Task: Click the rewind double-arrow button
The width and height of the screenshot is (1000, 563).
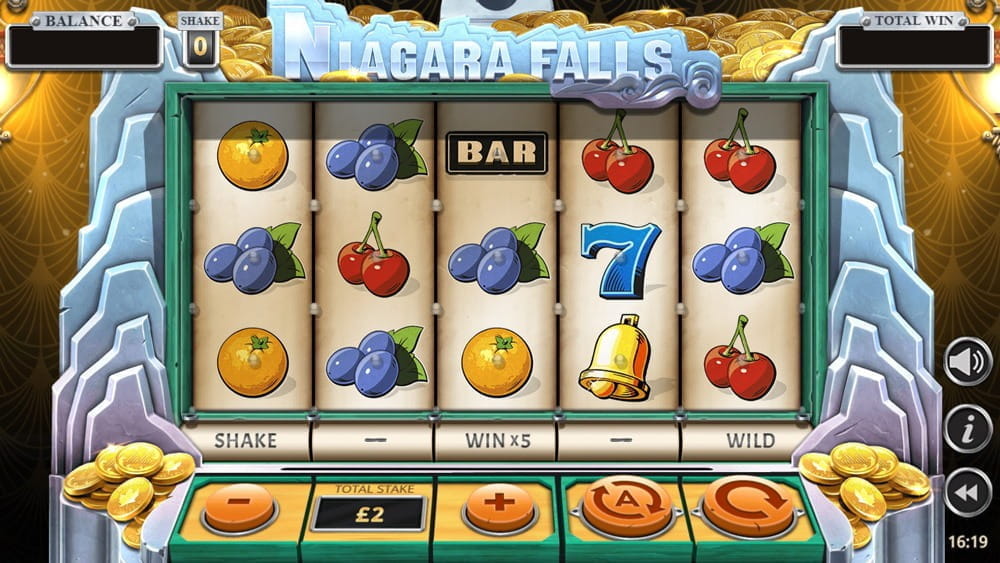Action: (967, 493)
